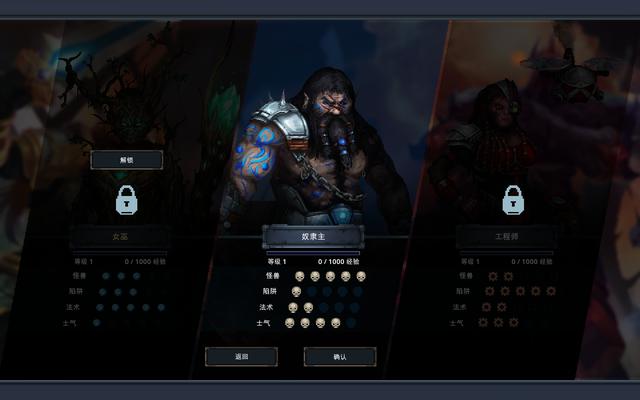Click the 解锁 (Unlock) button
Screen dimensions: 640x400
(x=126, y=159)
